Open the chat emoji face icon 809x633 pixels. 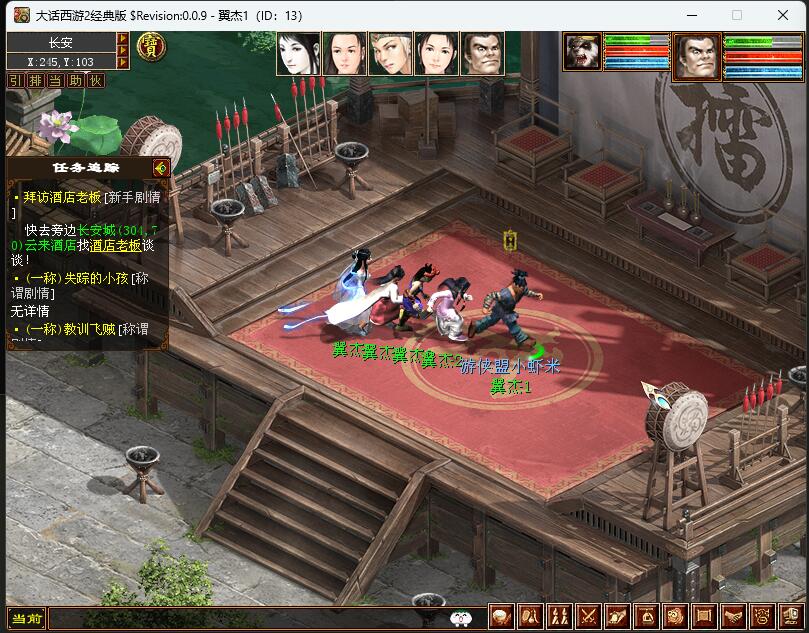click(x=461, y=619)
